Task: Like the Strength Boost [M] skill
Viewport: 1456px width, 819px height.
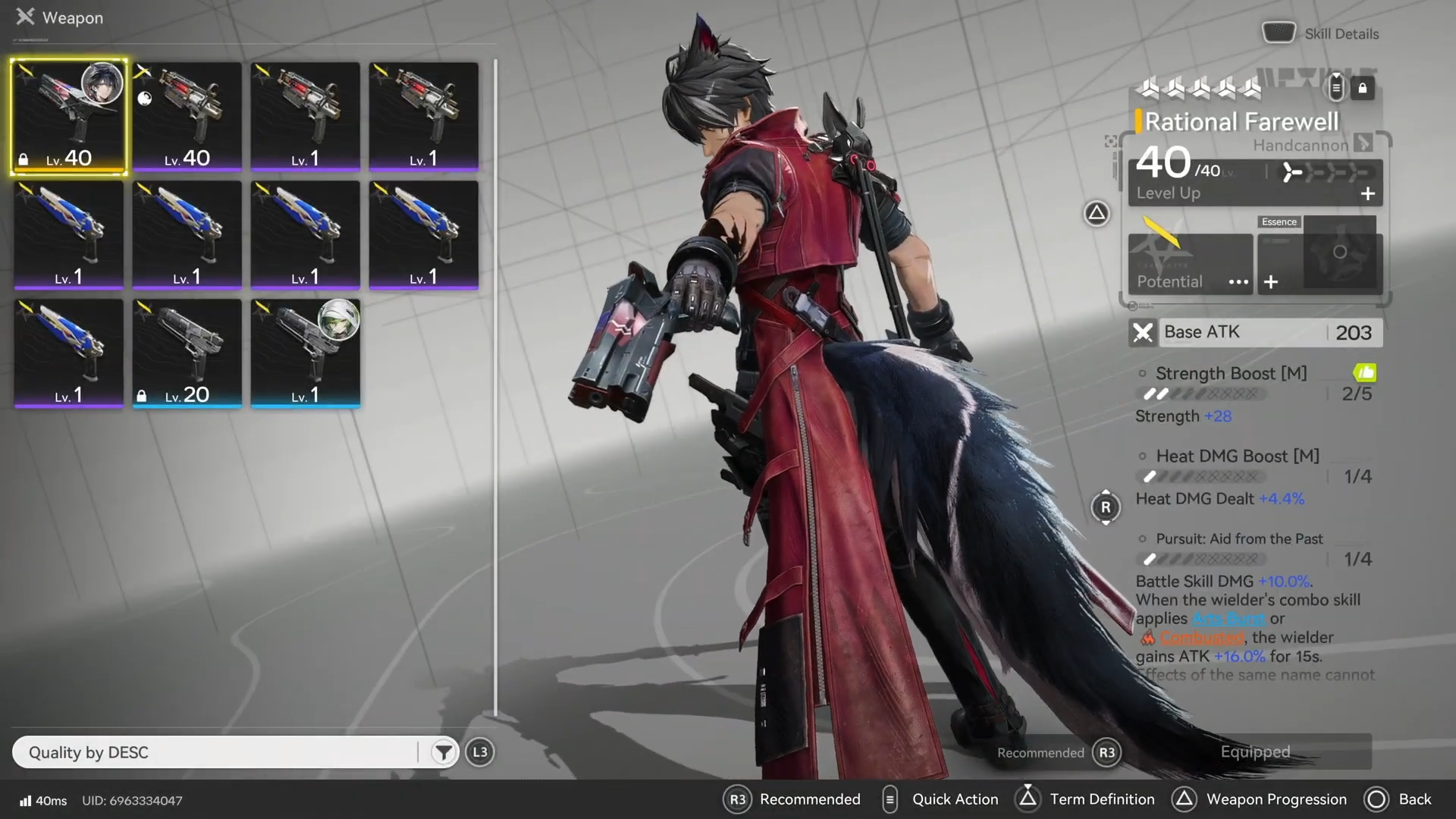Action: tap(1364, 373)
